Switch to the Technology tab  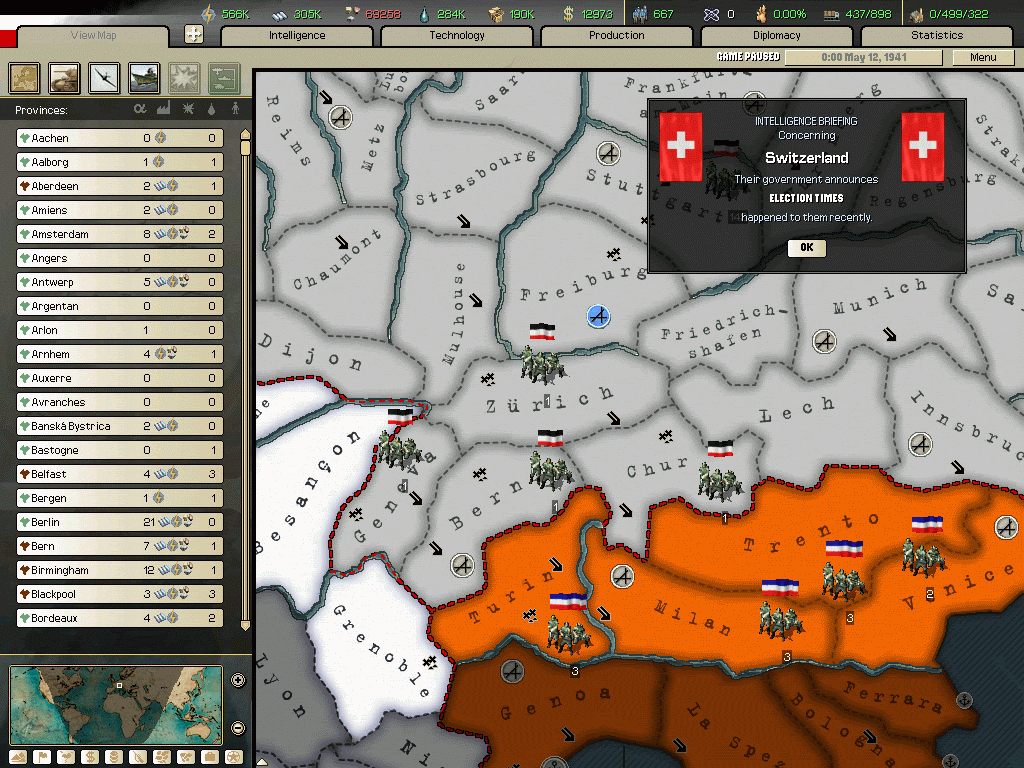pos(457,36)
